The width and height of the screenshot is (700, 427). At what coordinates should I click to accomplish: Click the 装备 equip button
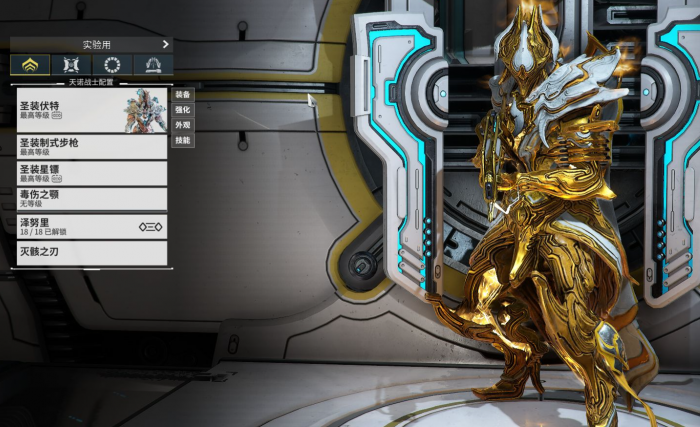point(182,94)
